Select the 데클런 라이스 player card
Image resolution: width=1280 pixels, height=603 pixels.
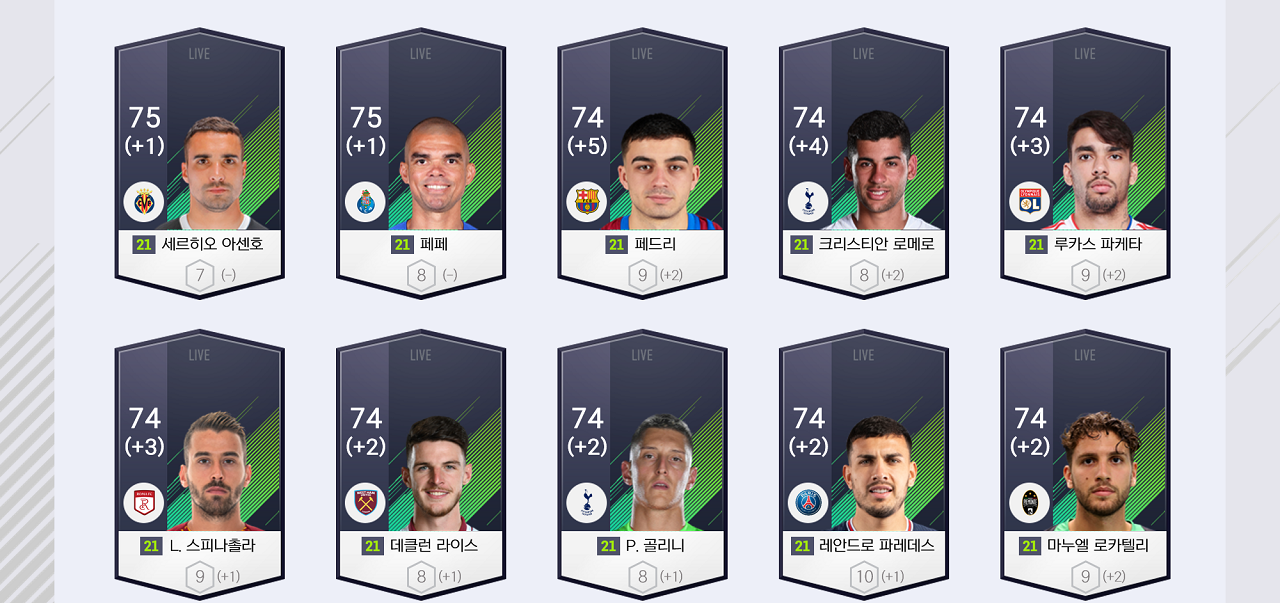(421, 467)
